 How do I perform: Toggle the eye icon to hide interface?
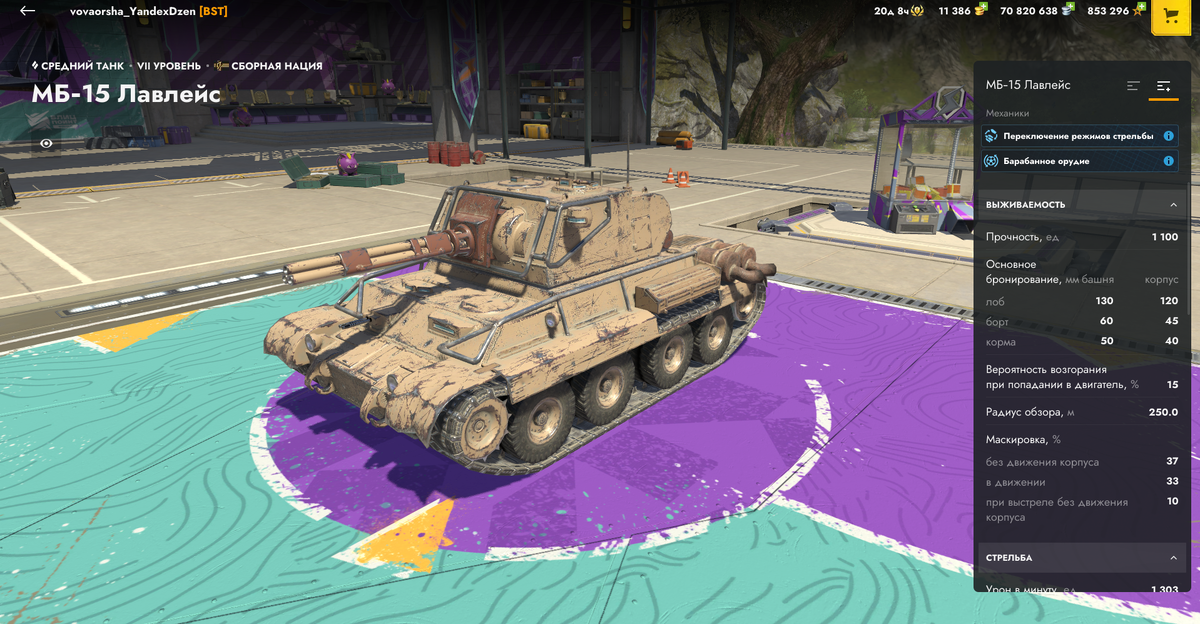[x=46, y=143]
